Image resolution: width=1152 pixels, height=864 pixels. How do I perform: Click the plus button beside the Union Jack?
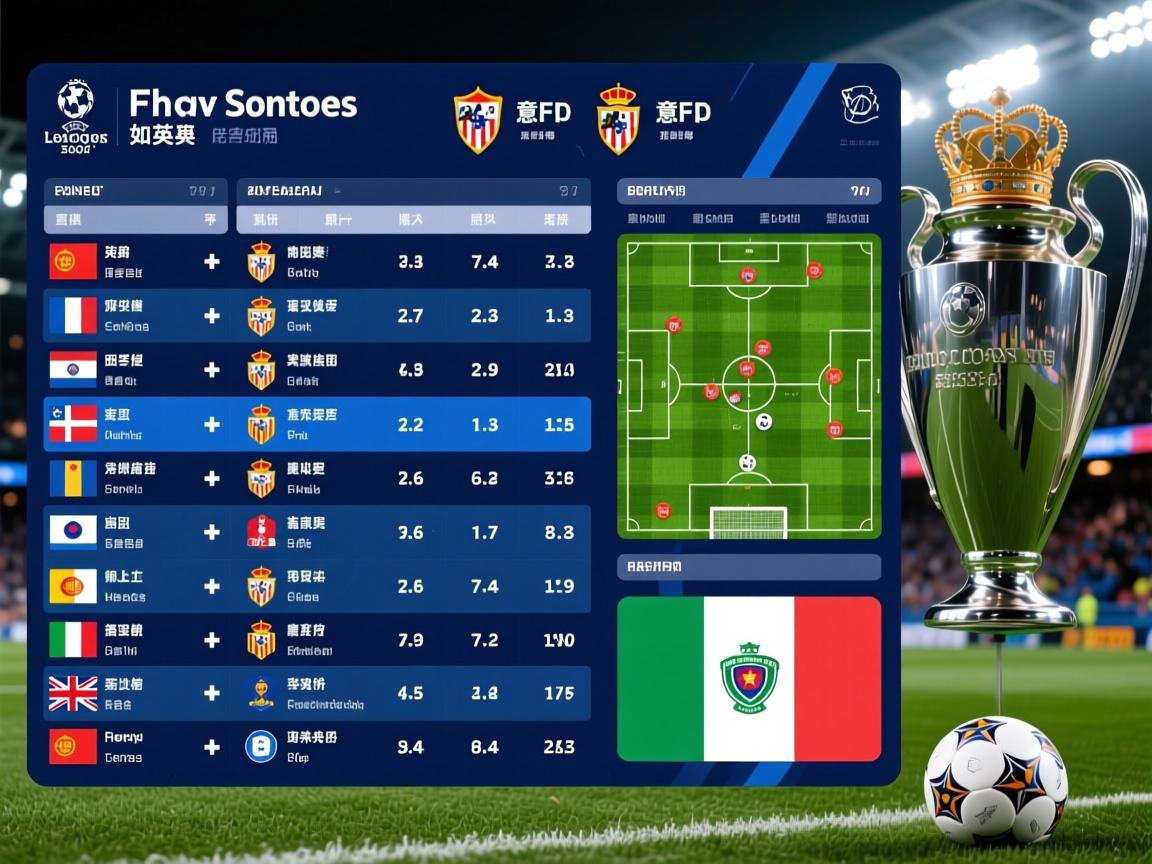212,693
